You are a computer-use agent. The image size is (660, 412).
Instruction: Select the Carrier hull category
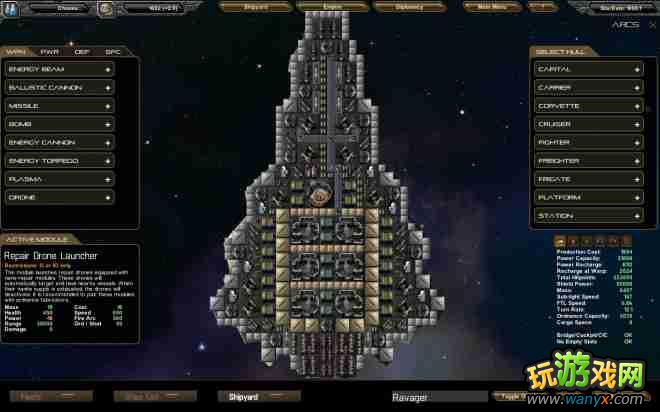[x=587, y=88]
